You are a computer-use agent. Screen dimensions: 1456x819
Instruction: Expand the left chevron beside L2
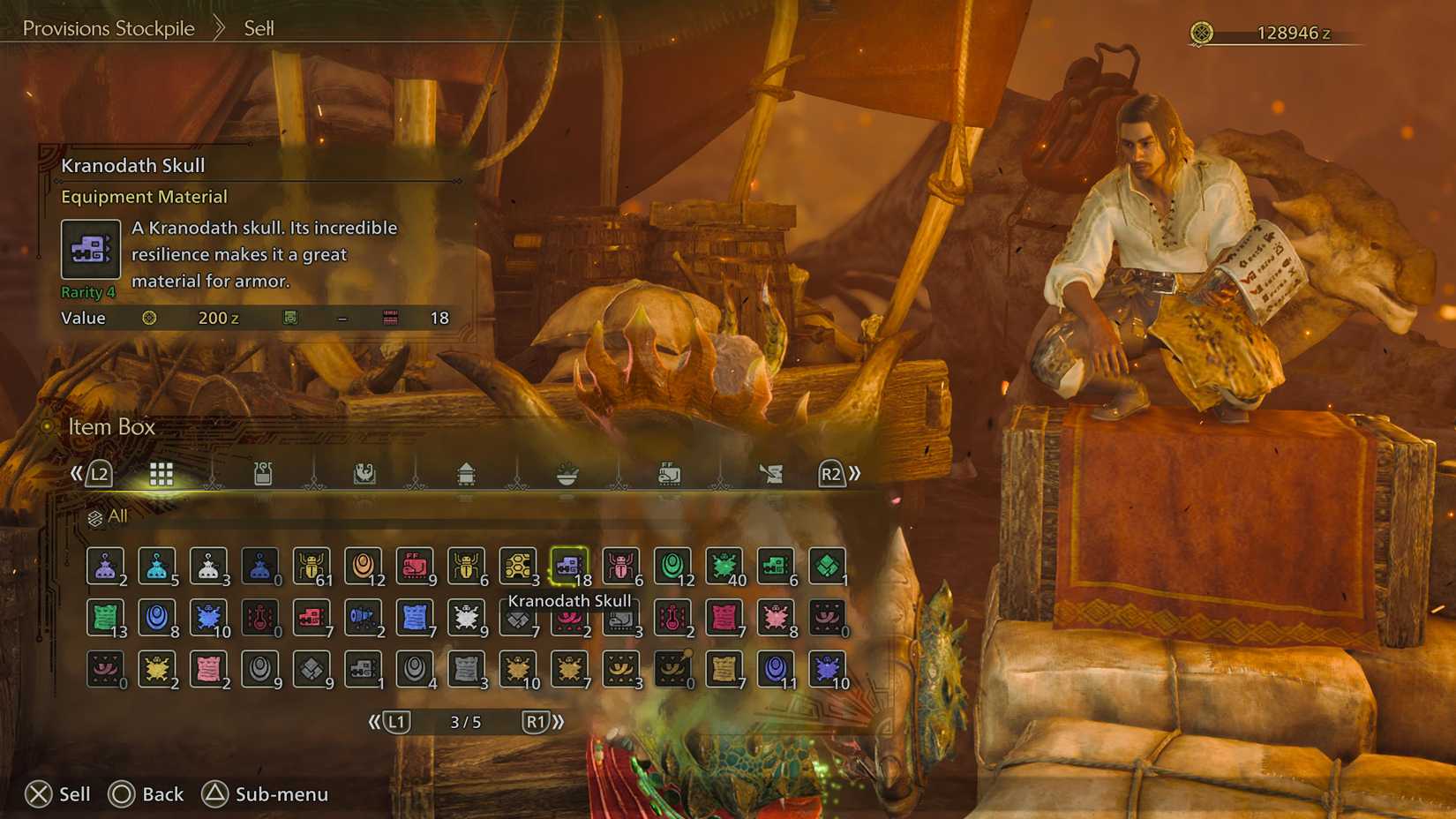point(78,473)
